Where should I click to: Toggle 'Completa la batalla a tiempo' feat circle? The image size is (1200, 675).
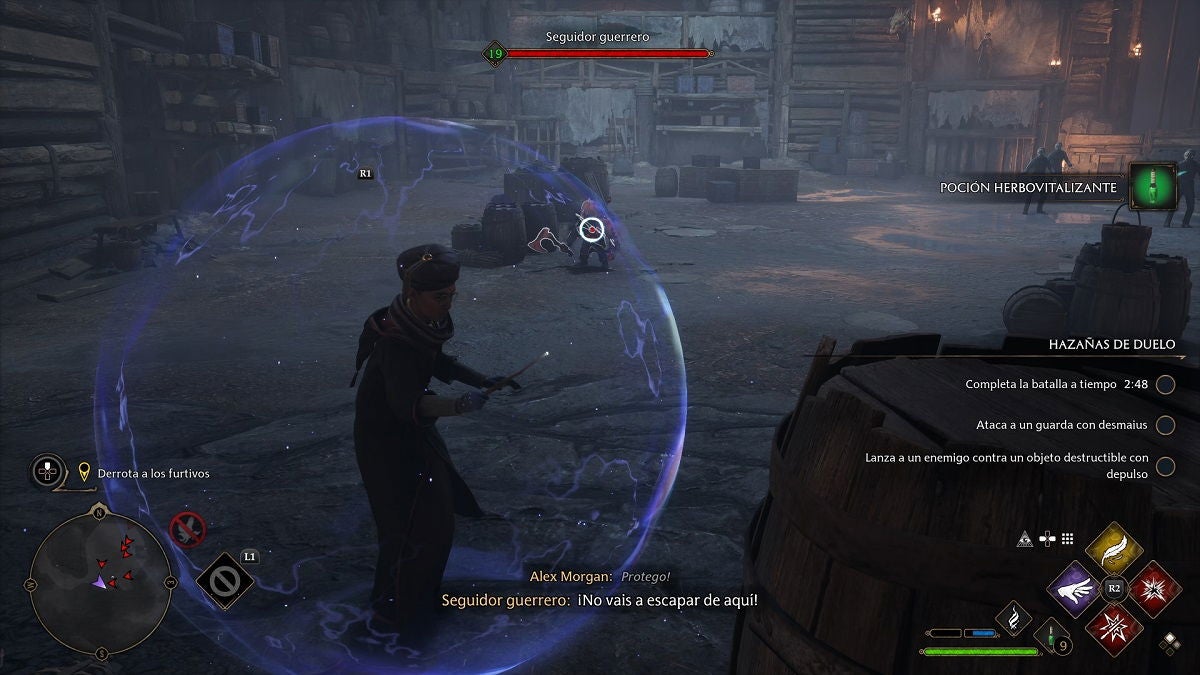(x=1165, y=384)
